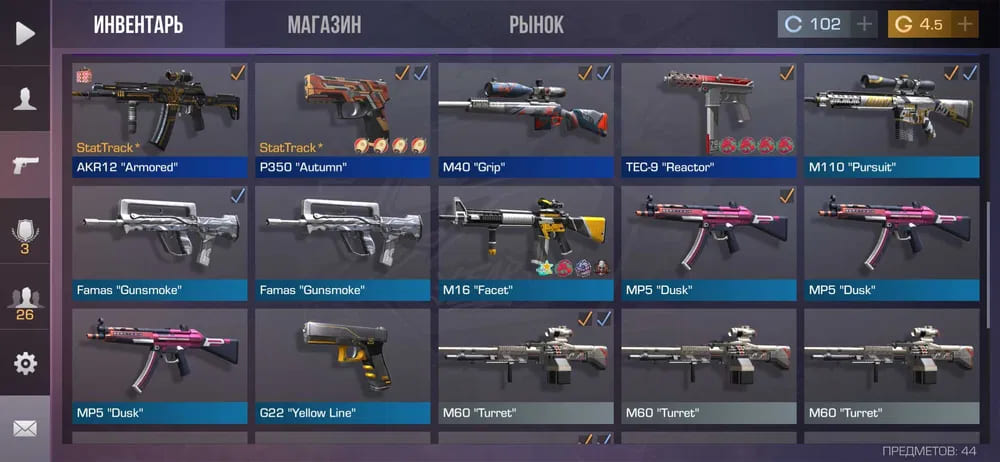
Task: Tap the play arrow button
Action: point(25,33)
